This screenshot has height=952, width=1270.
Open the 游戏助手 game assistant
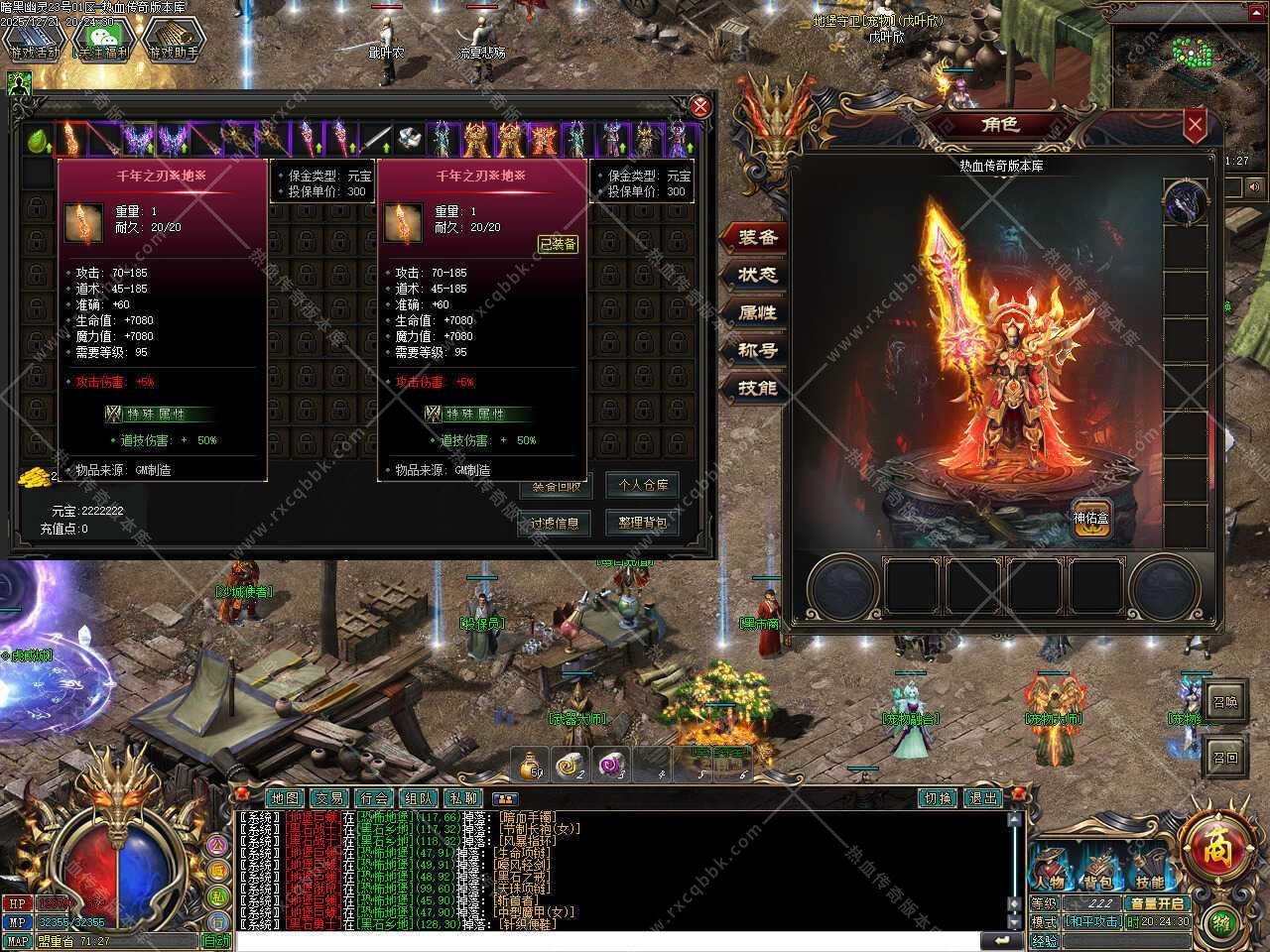173,38
